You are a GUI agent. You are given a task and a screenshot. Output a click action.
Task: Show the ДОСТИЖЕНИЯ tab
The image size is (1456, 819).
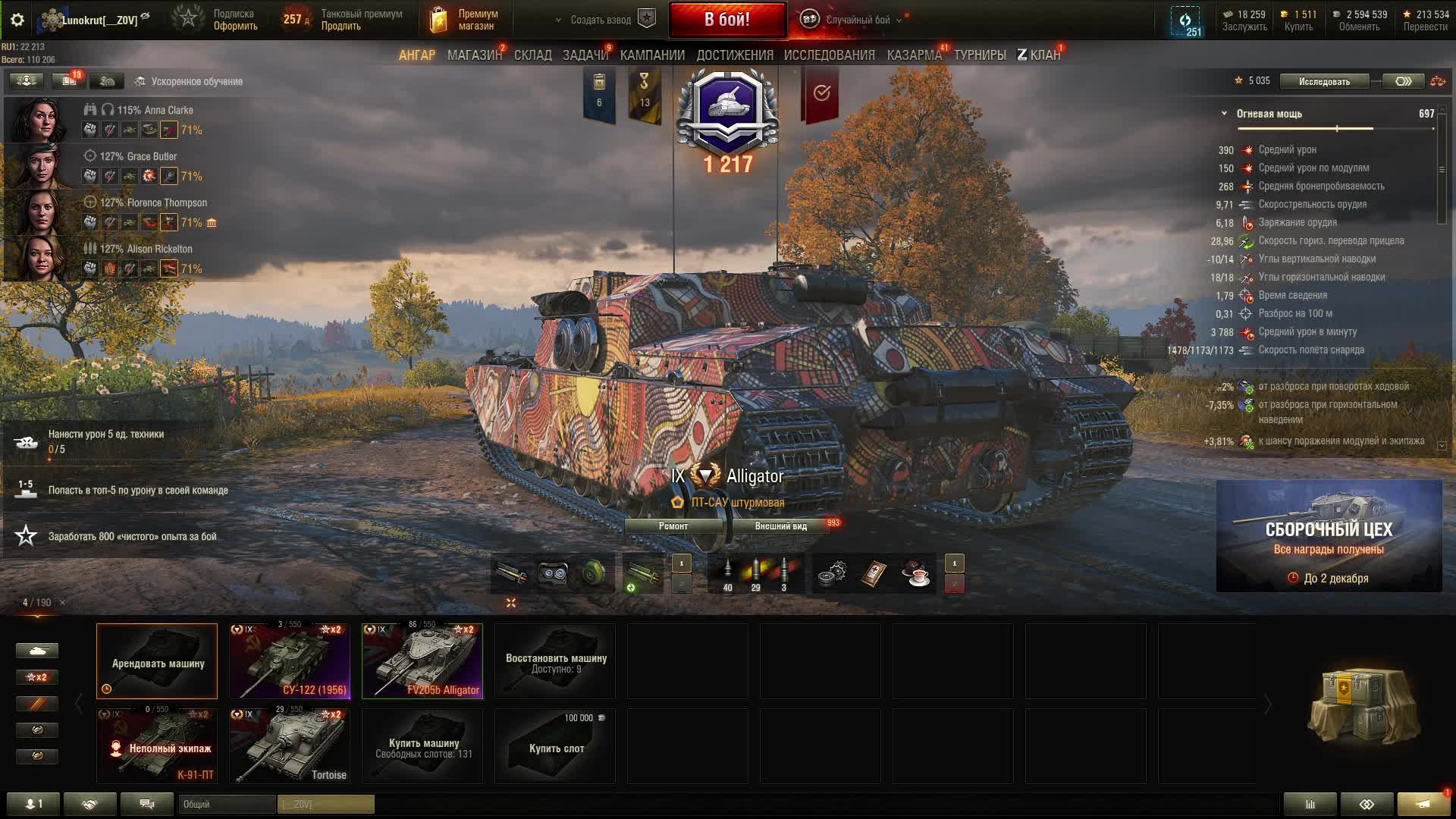click(734, 55)
